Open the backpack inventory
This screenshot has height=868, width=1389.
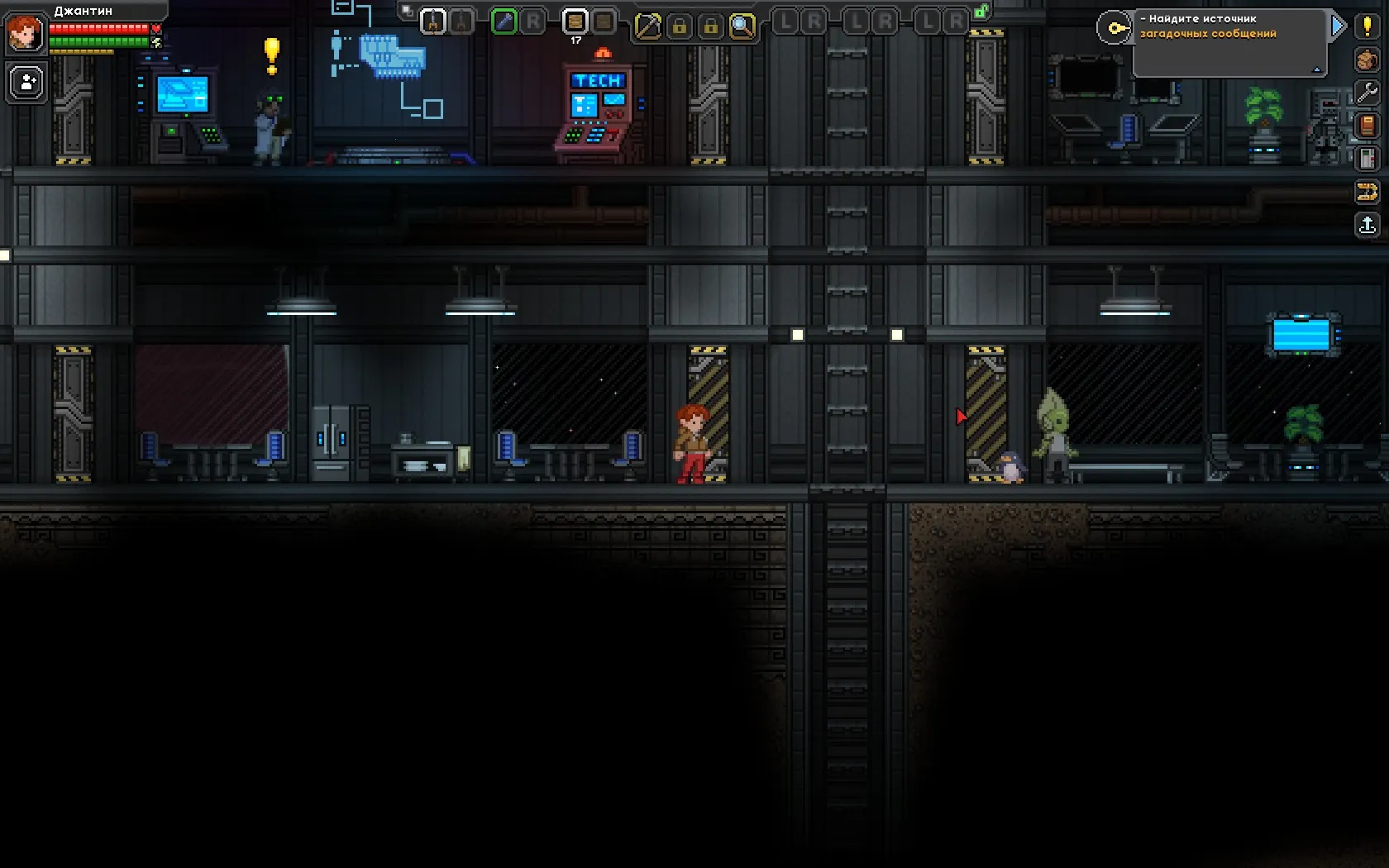click(1368, 60)
